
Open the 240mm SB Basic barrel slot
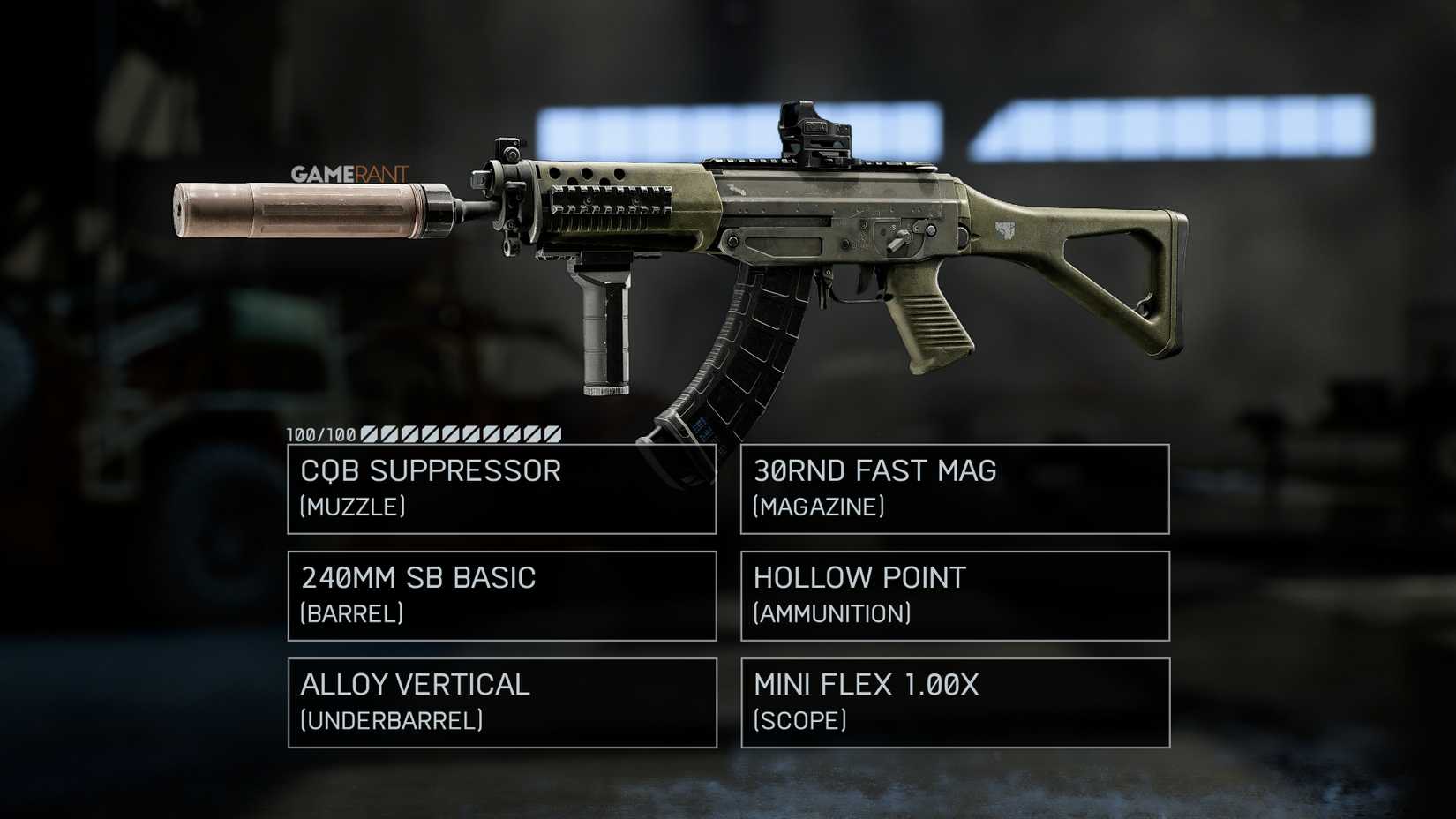[x=501, y=596]
